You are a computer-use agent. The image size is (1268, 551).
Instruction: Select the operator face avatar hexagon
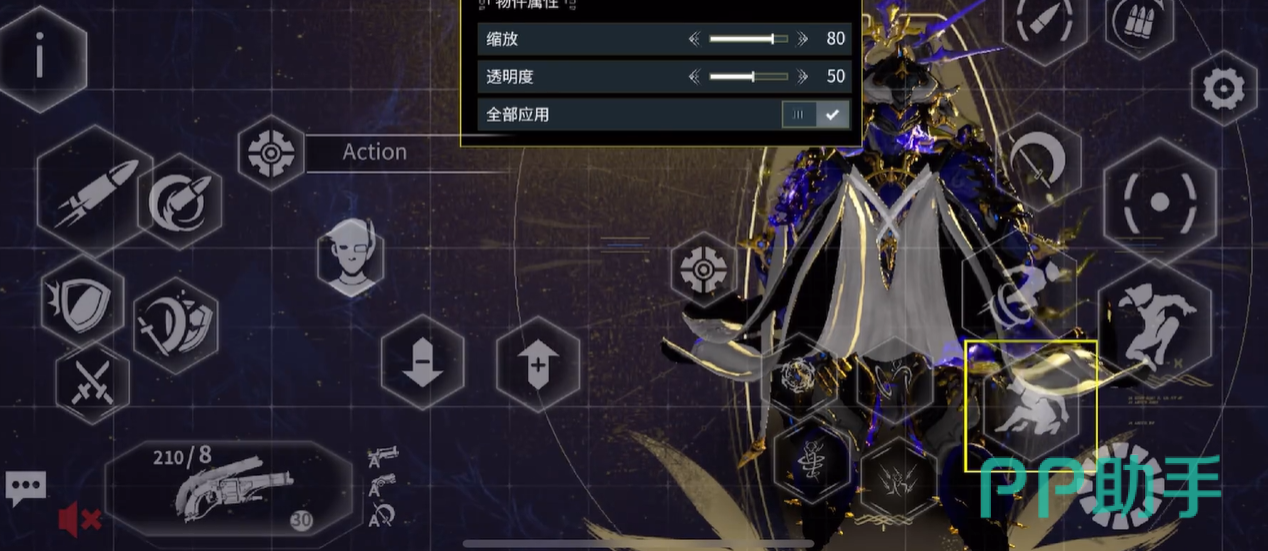tap(351, 256)
